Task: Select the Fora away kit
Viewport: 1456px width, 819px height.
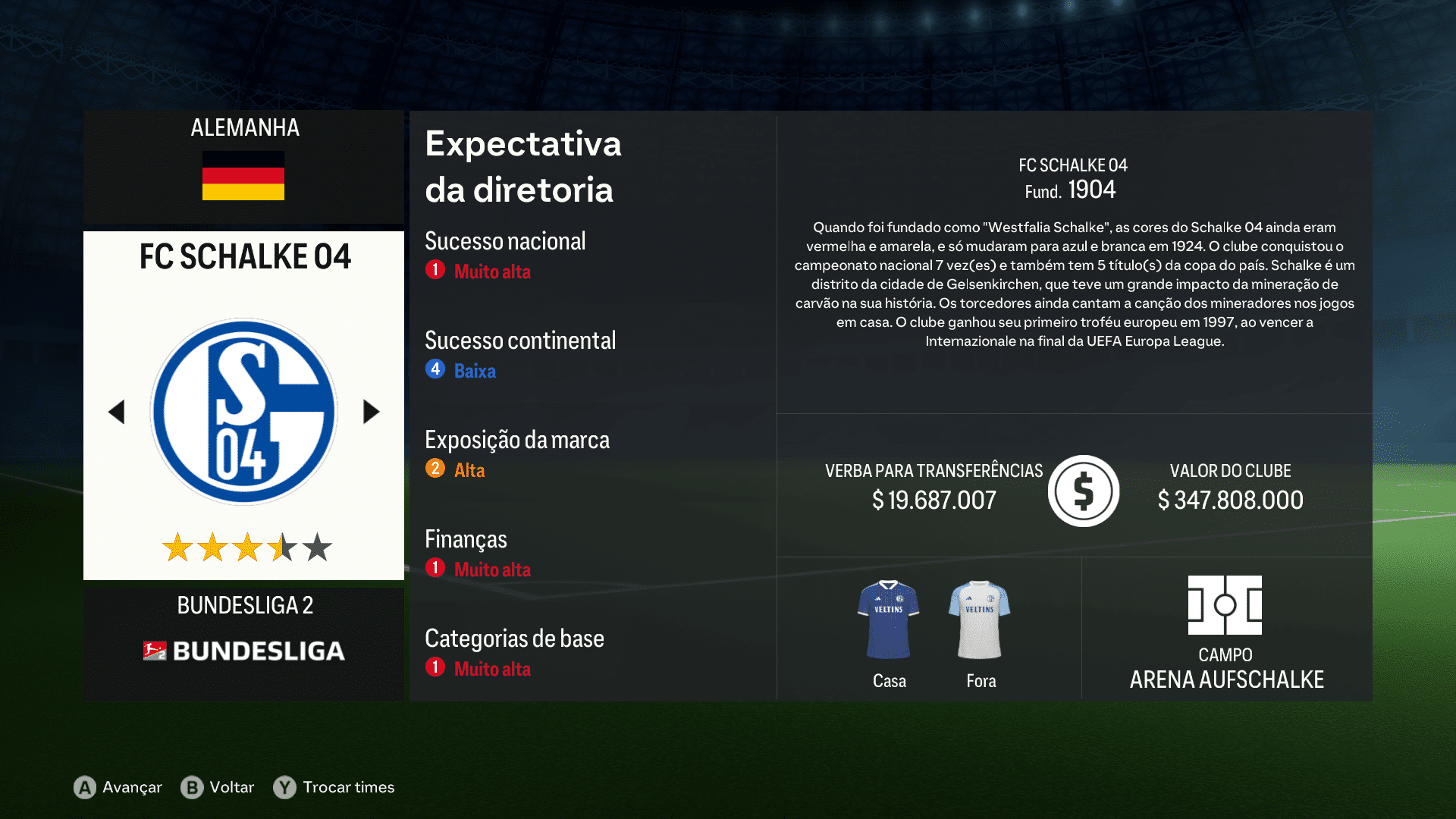Action: [980, 618]
